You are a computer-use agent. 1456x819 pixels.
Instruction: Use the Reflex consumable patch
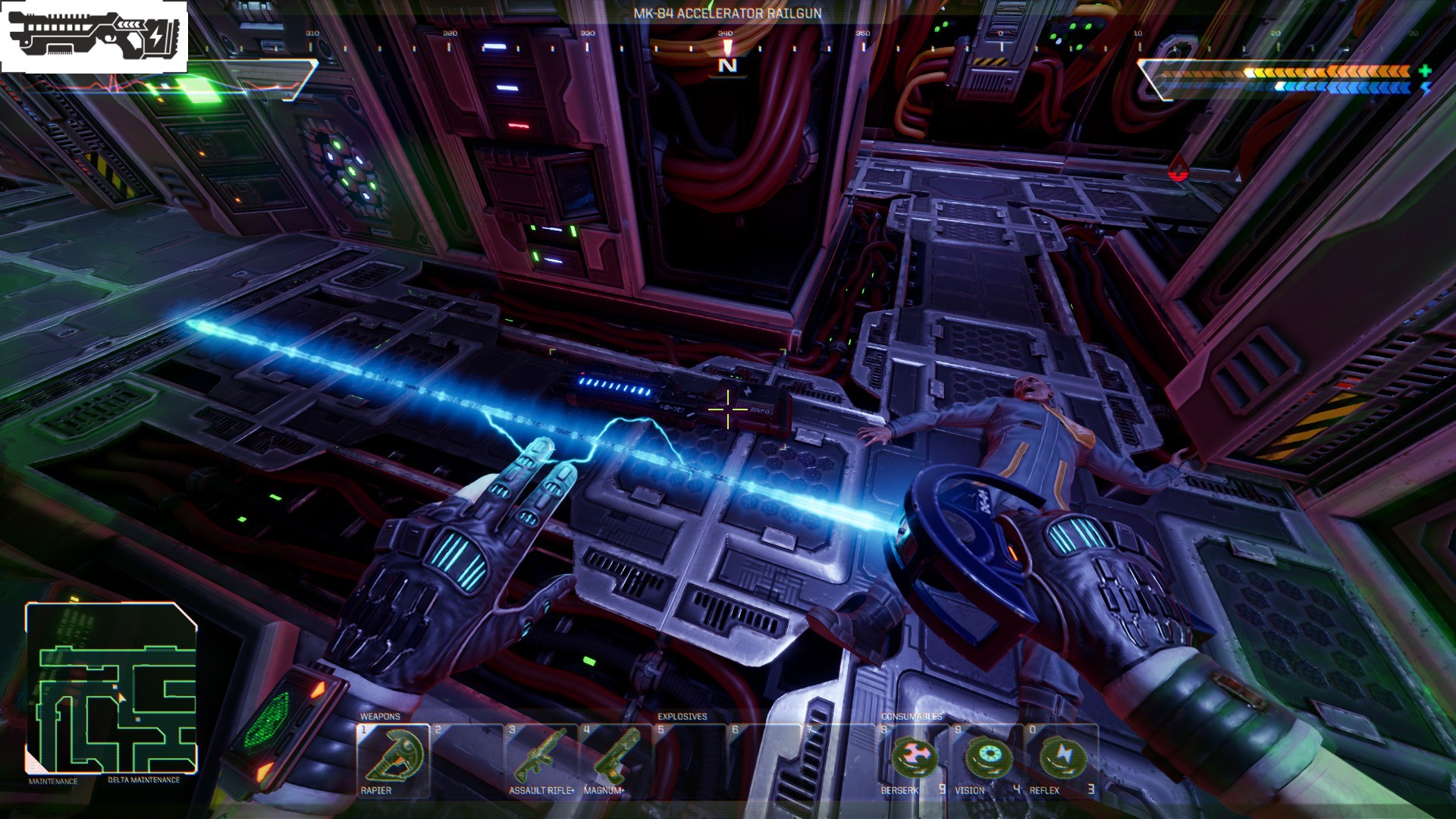pyautogui.click(x=1062, y=758)
